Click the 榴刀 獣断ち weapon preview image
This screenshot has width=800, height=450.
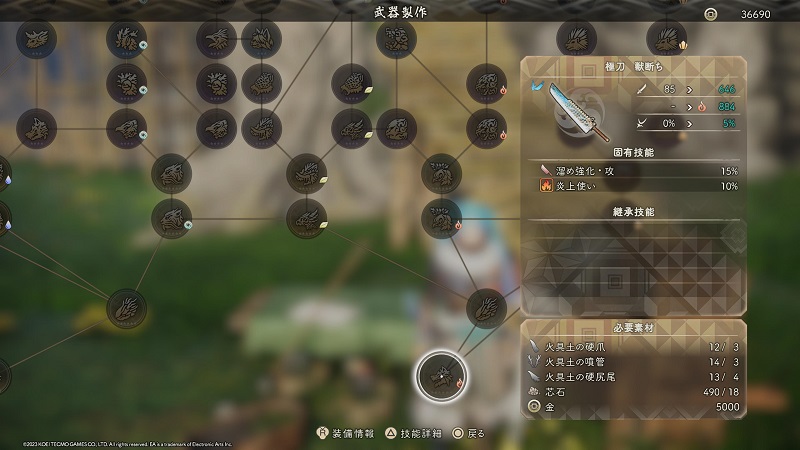pyautogui.click(x=570, y=108)
